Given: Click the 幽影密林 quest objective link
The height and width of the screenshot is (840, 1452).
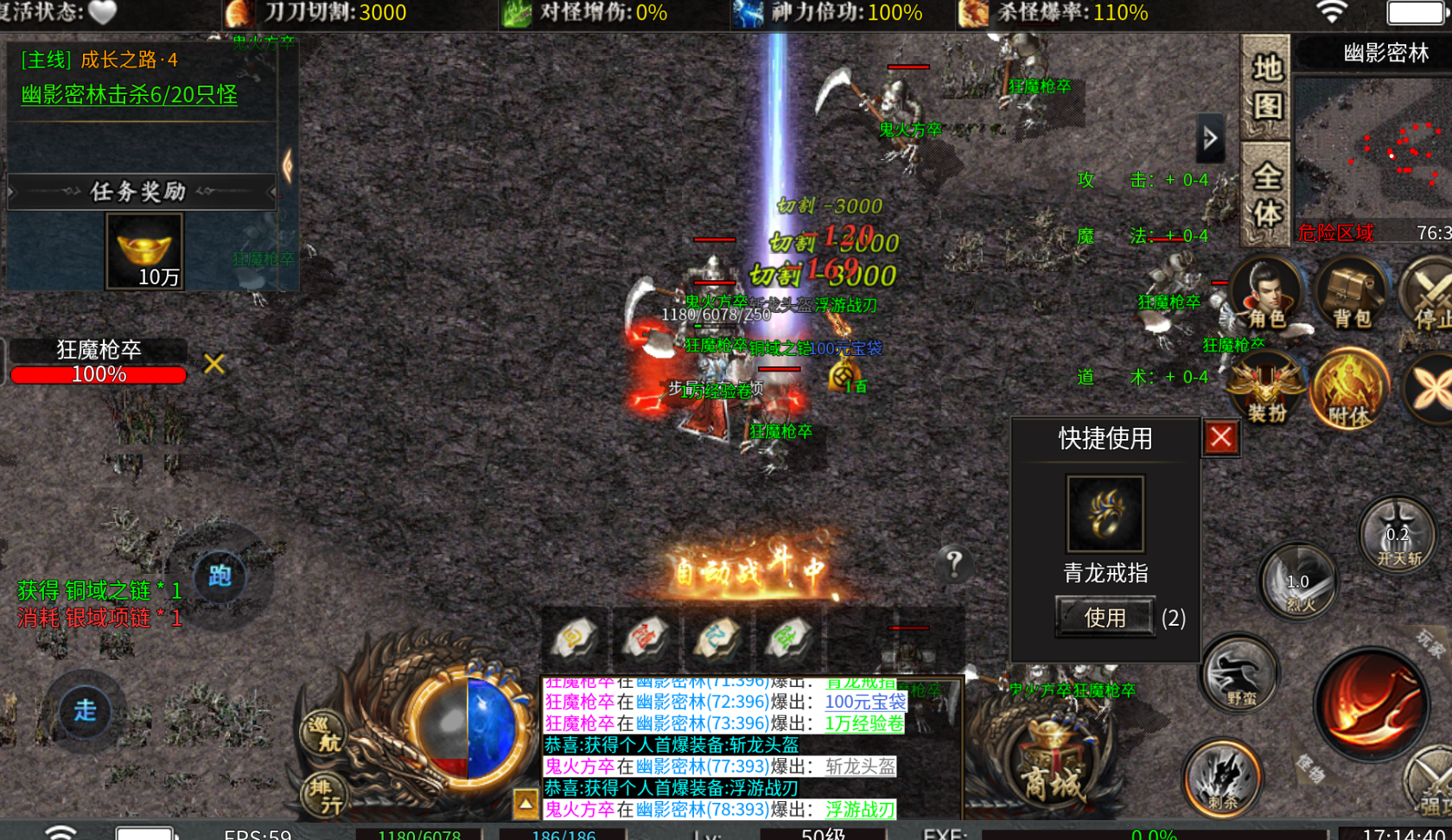Looking at the screenshot, I should tap(130, 95).
